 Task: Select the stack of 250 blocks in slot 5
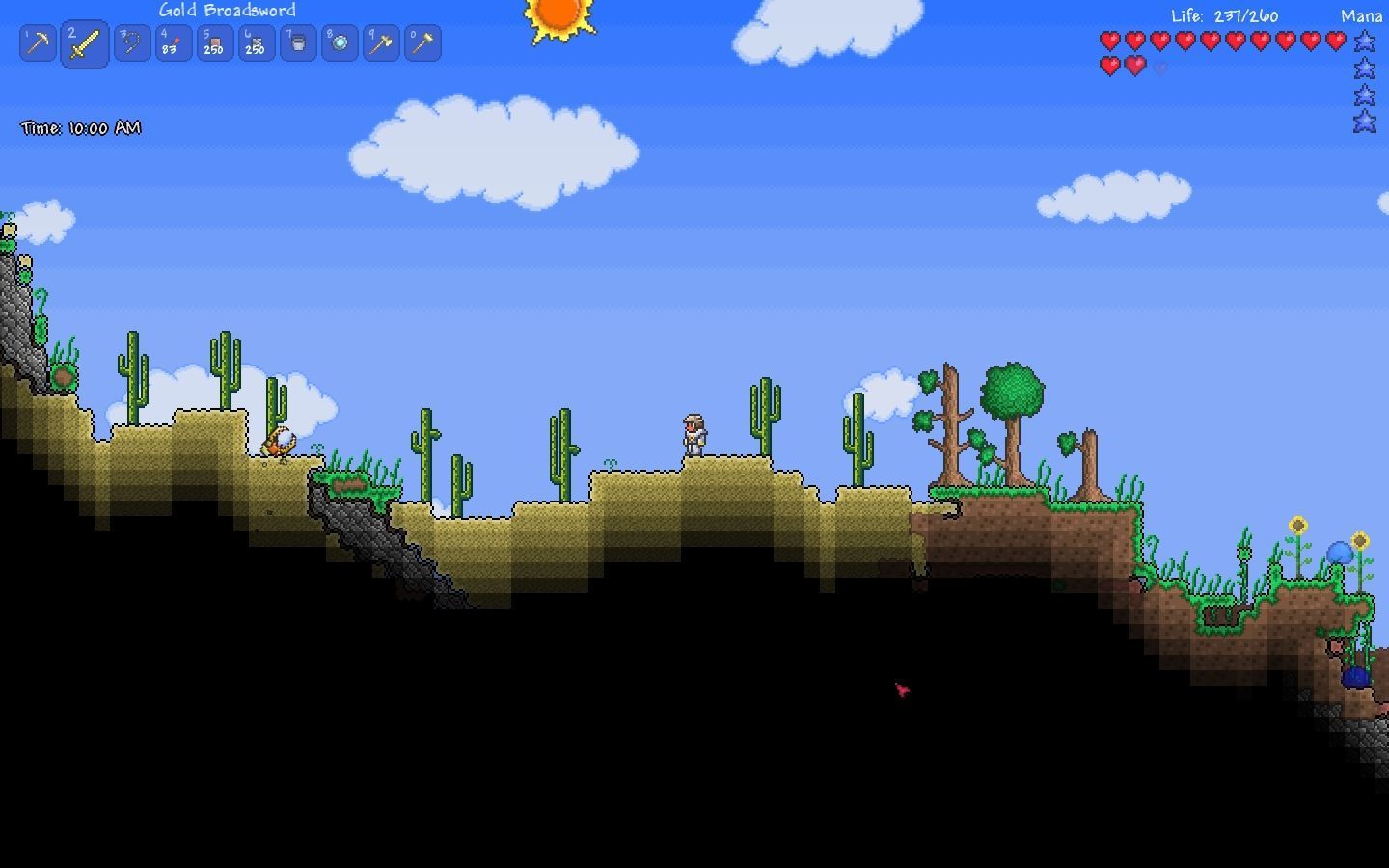[x=214, y=42]
